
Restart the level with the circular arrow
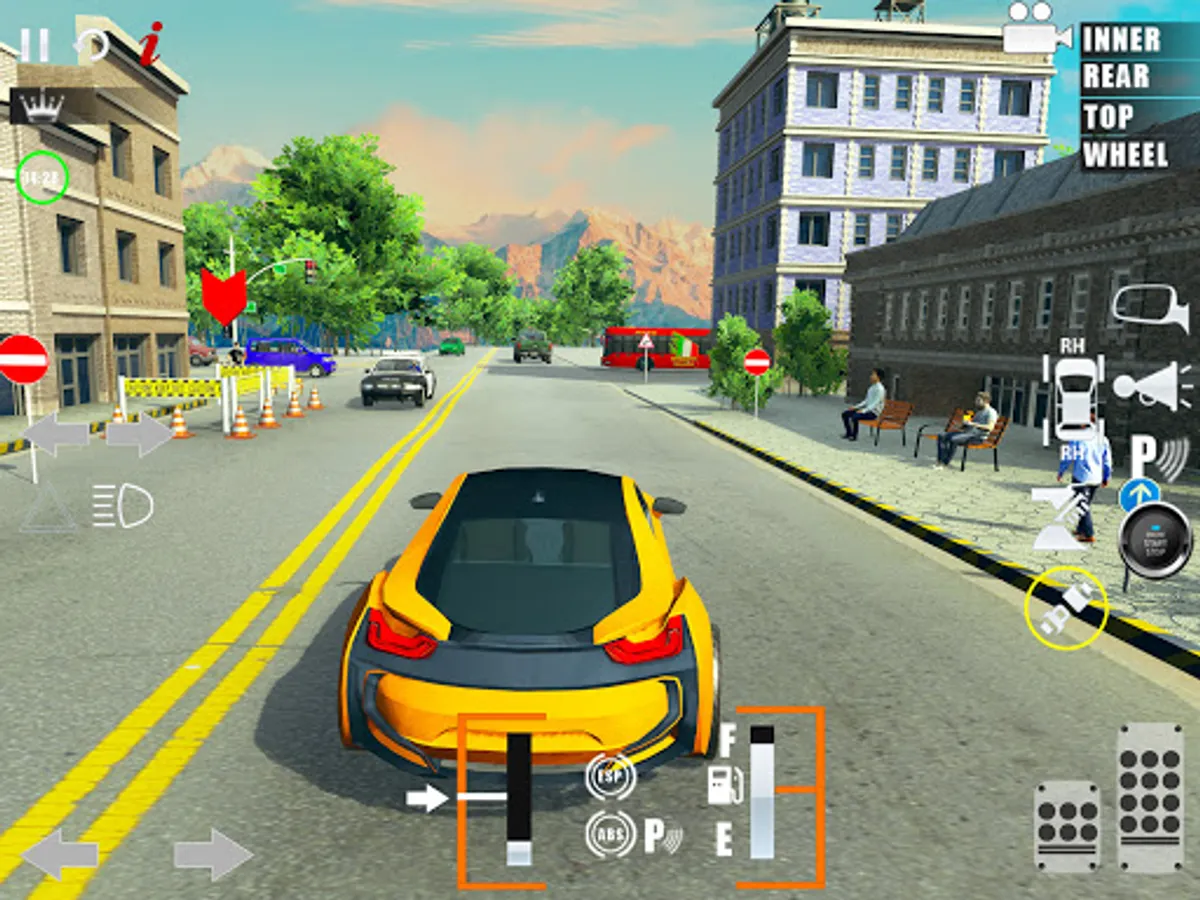[92, 45]
